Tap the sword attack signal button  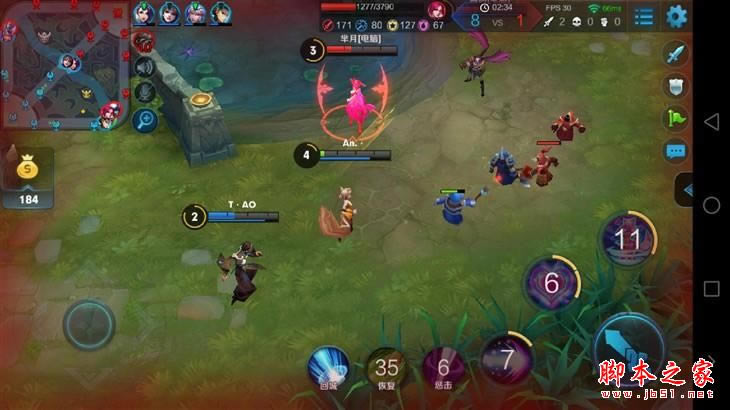677,53
